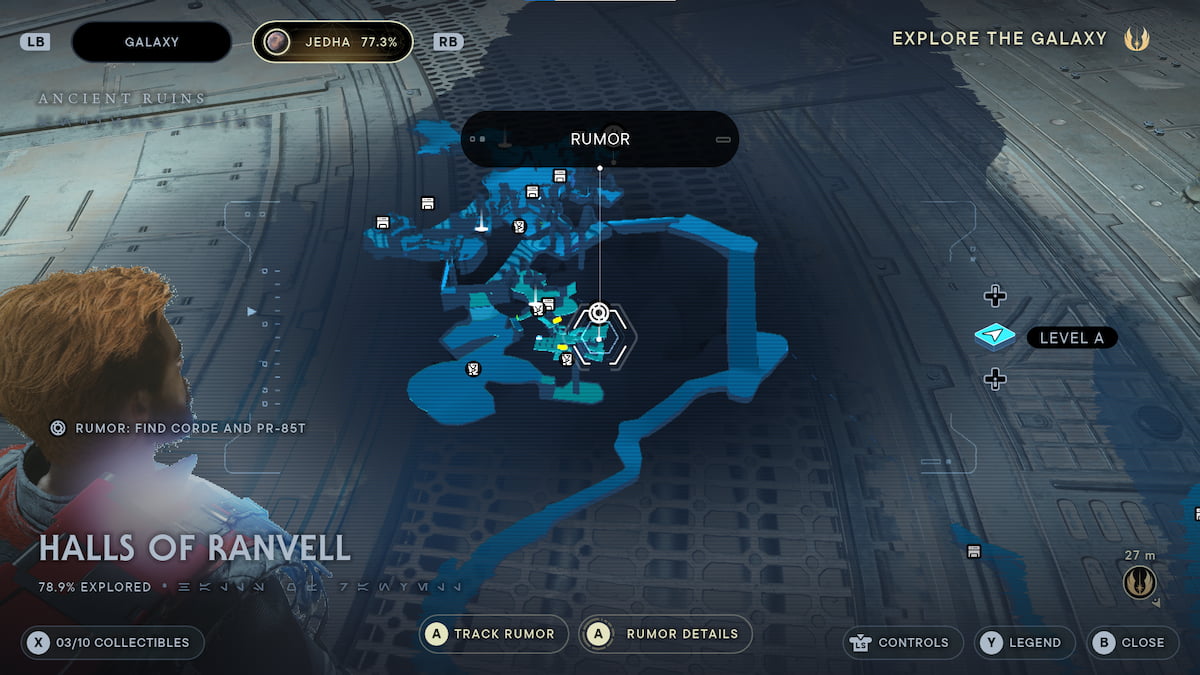Go up one map level above Level A
The height and width of the screenshot is (675, 1200).
coord(994,296)
